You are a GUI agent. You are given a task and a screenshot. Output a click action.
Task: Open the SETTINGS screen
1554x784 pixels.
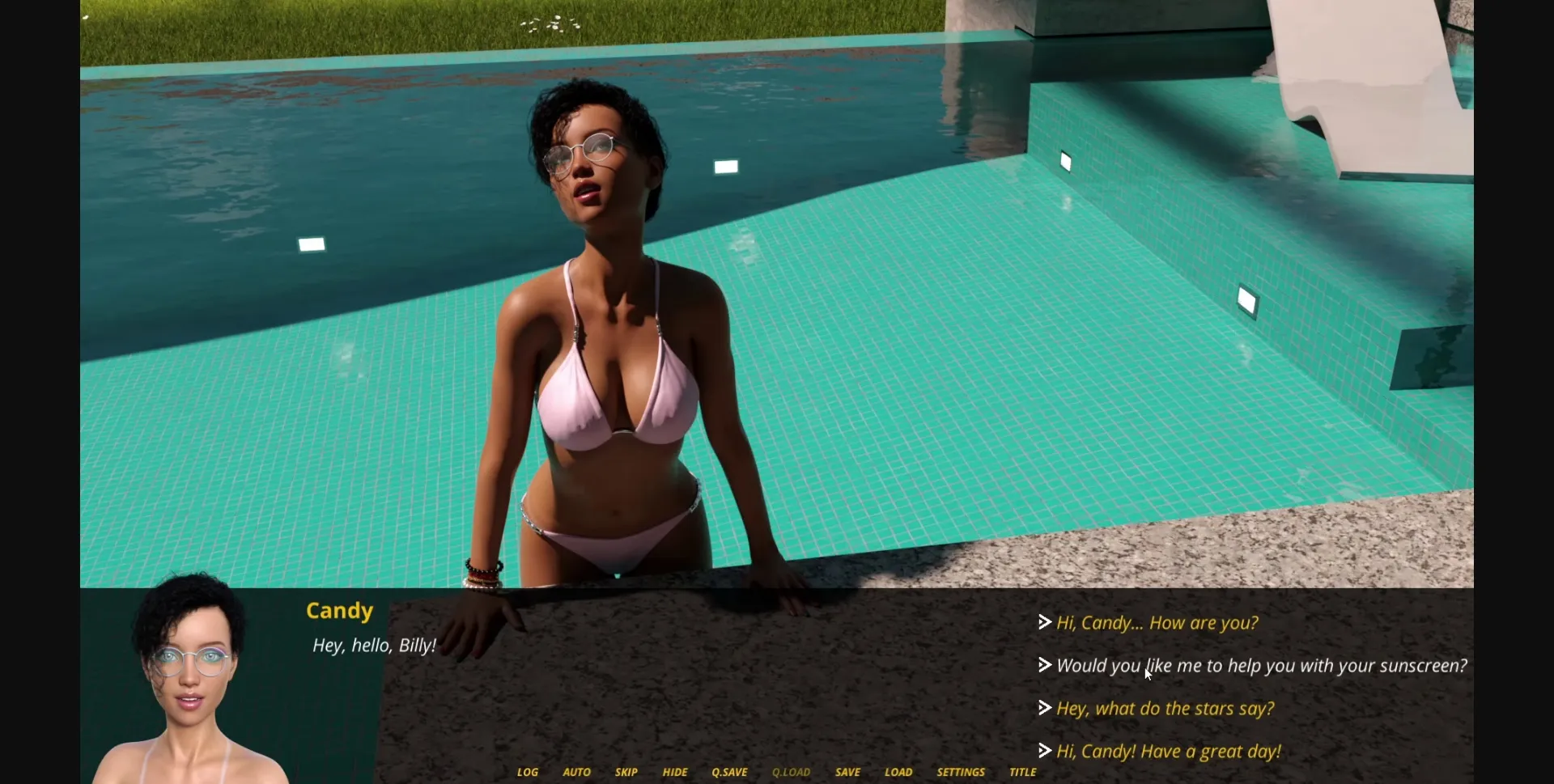[x=960, y=772]
